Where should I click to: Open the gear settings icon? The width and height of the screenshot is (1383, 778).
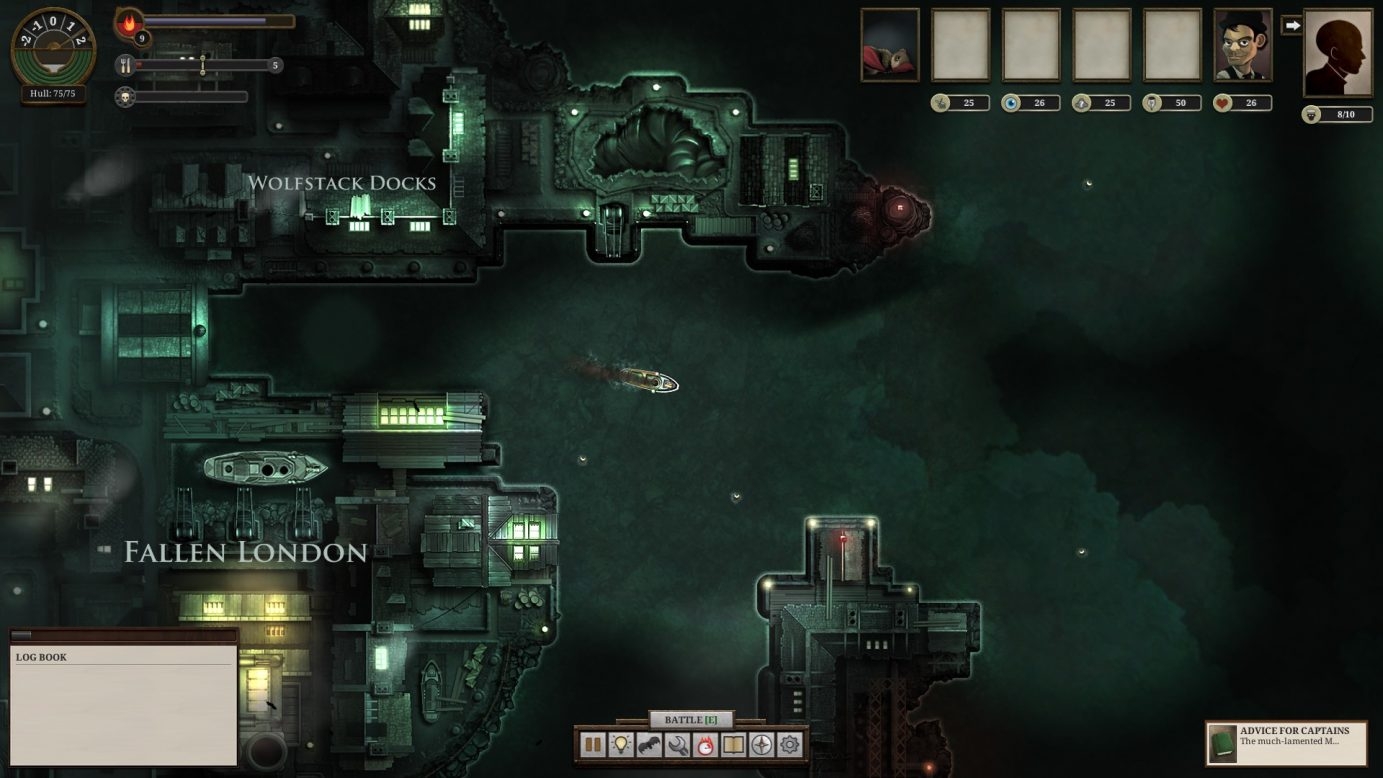coord(790,745)
